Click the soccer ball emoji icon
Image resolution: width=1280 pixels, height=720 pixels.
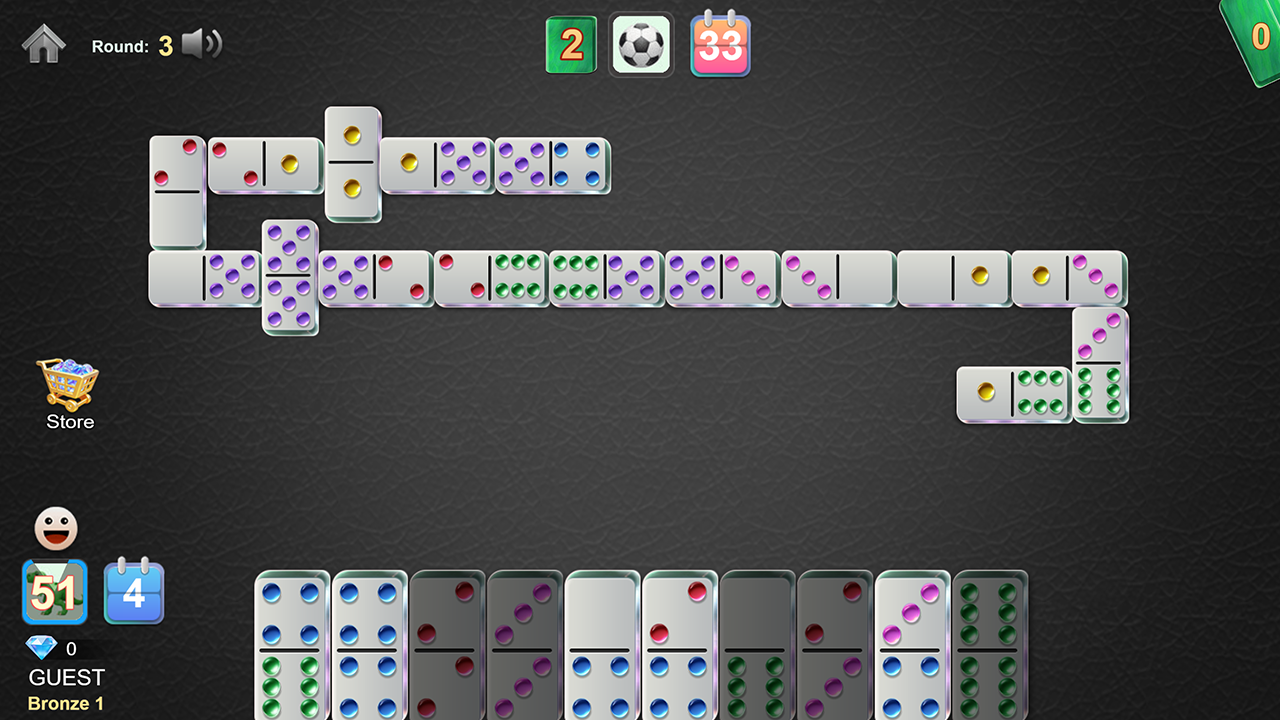(x=641, y=44)
